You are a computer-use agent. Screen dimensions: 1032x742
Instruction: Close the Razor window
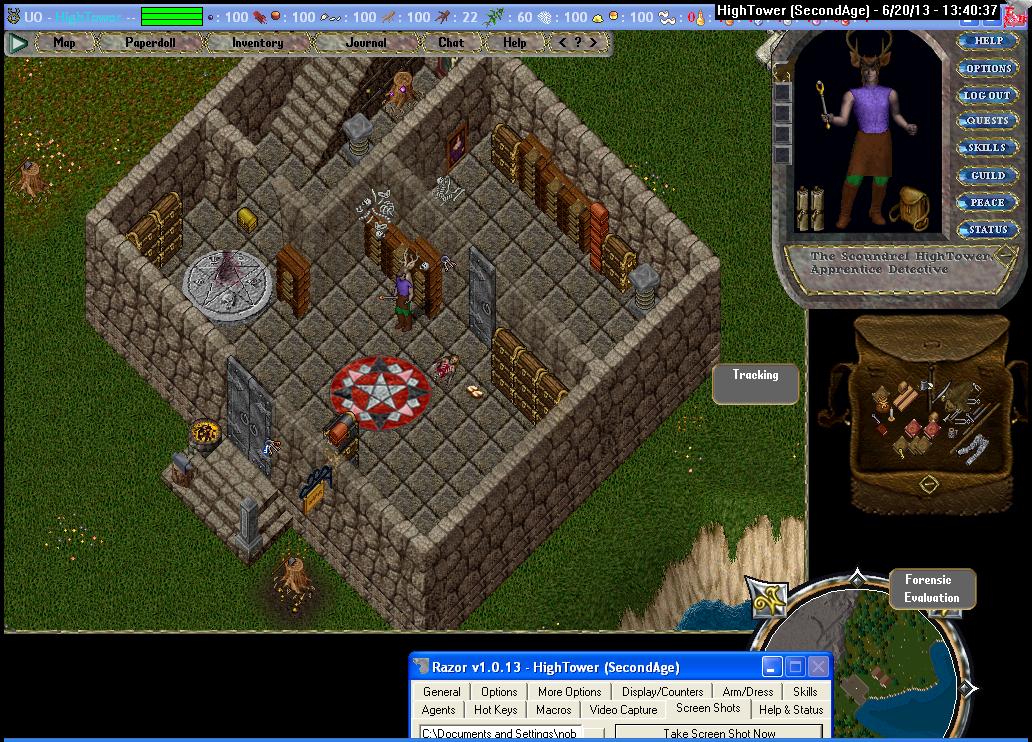(819, 667)
